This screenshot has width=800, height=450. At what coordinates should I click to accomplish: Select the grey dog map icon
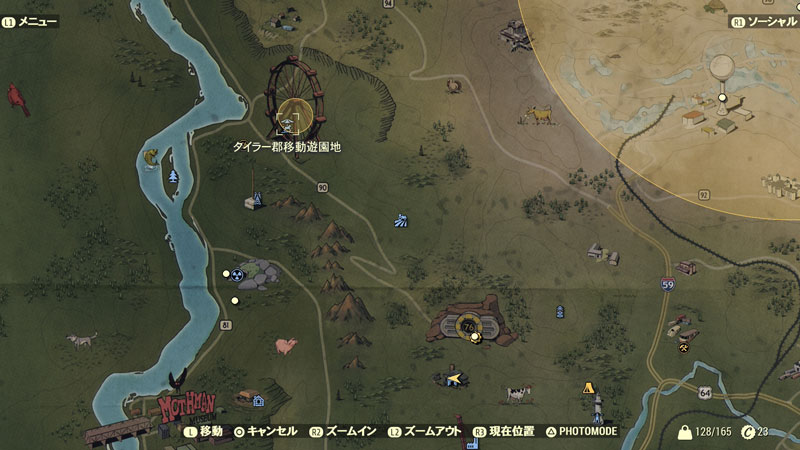[82, 341]
